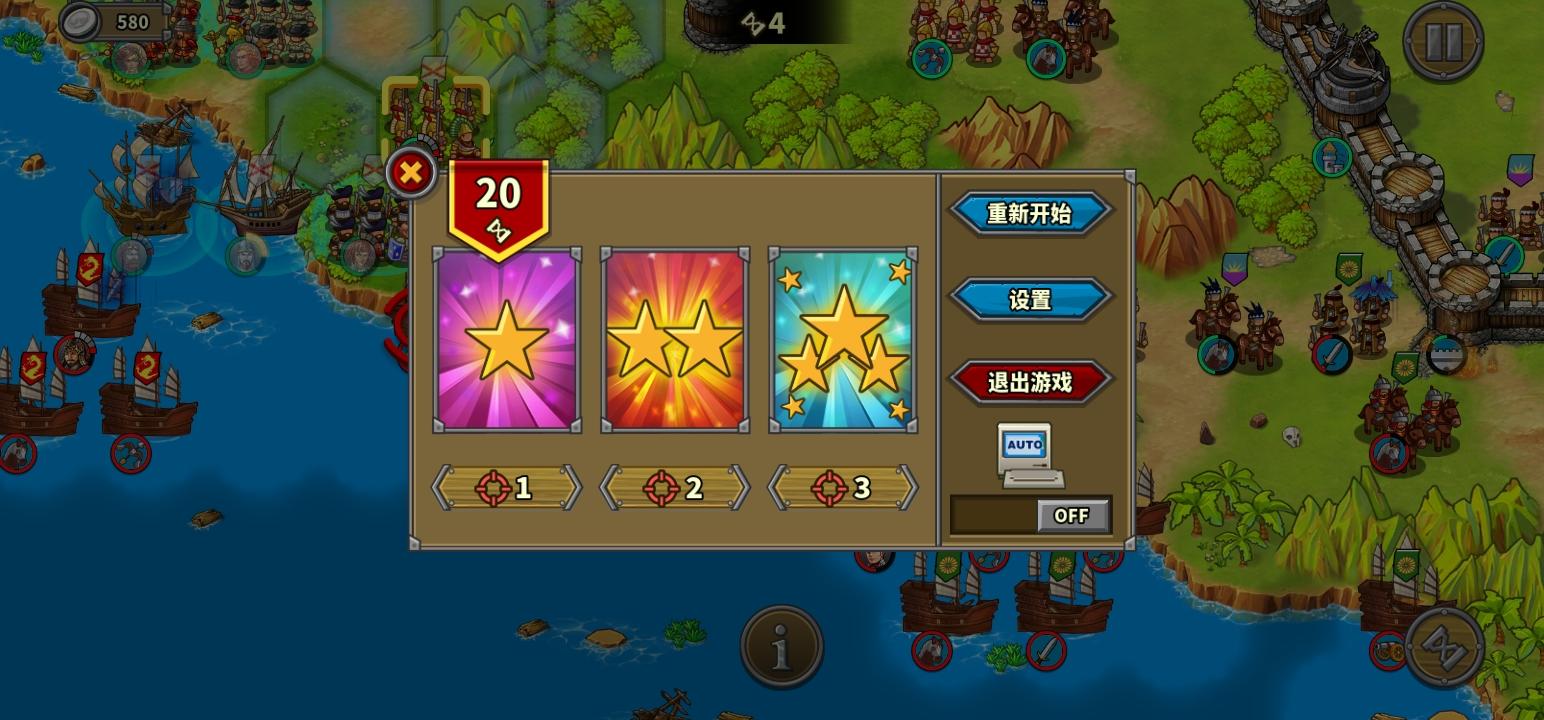Viewport: 1544px width, 720px height.
Task: Select the two-star orange card
Action: (x=673, y=340)
